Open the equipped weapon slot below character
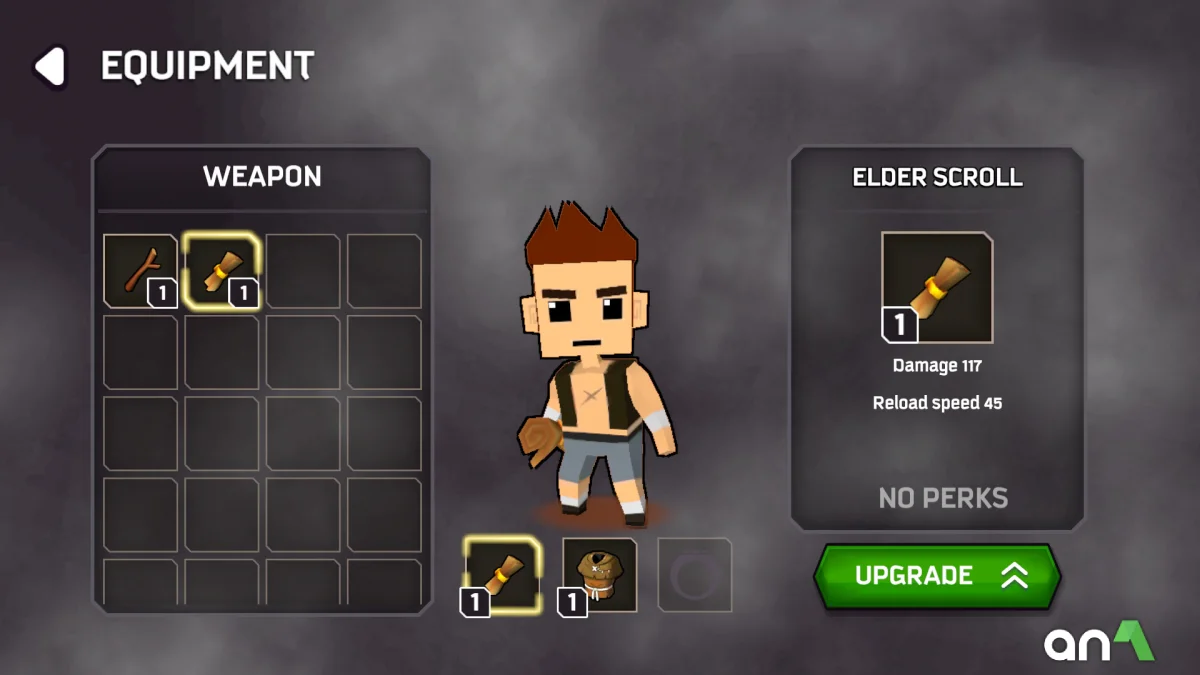The width and height of the screenshot is (1200, 675). 502,575
